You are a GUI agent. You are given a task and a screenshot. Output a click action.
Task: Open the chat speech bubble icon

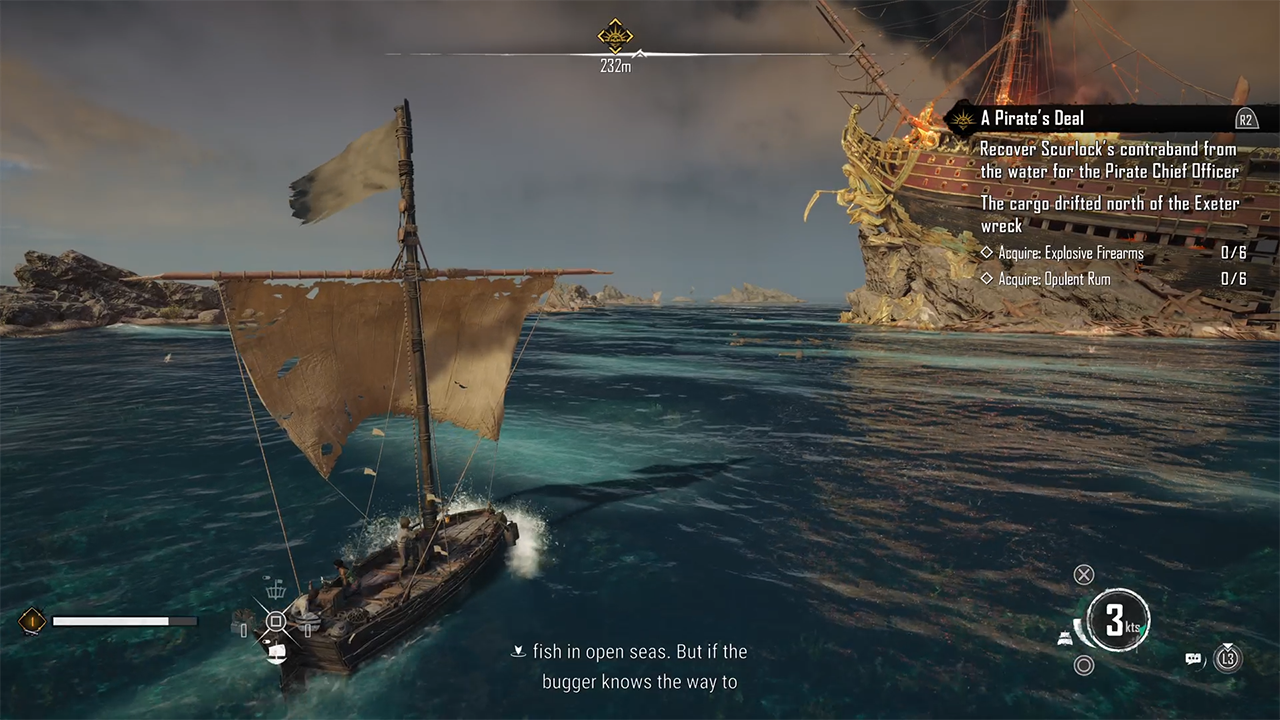1193,659
